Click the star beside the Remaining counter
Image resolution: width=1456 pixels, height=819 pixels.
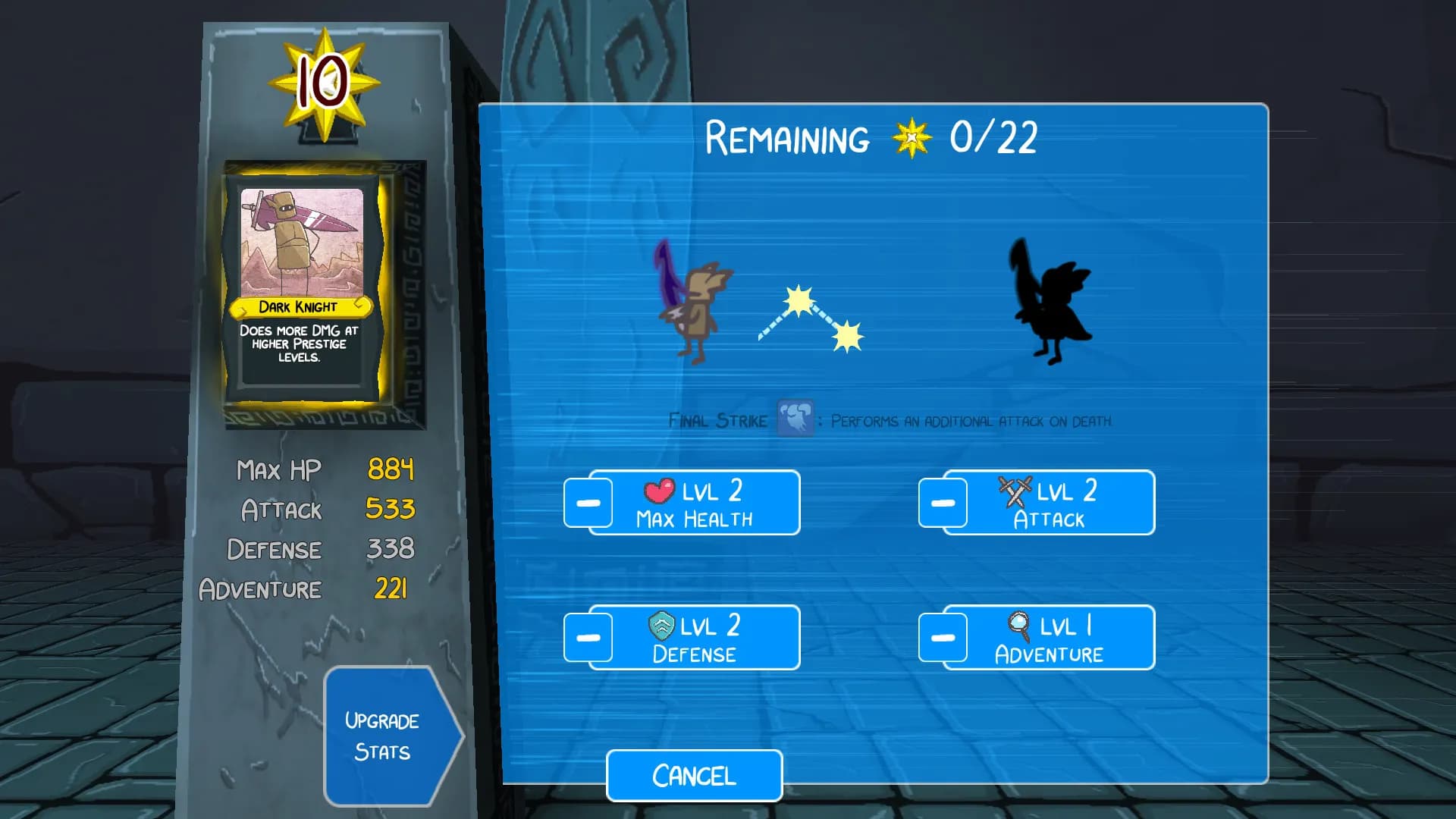[912, 139]
